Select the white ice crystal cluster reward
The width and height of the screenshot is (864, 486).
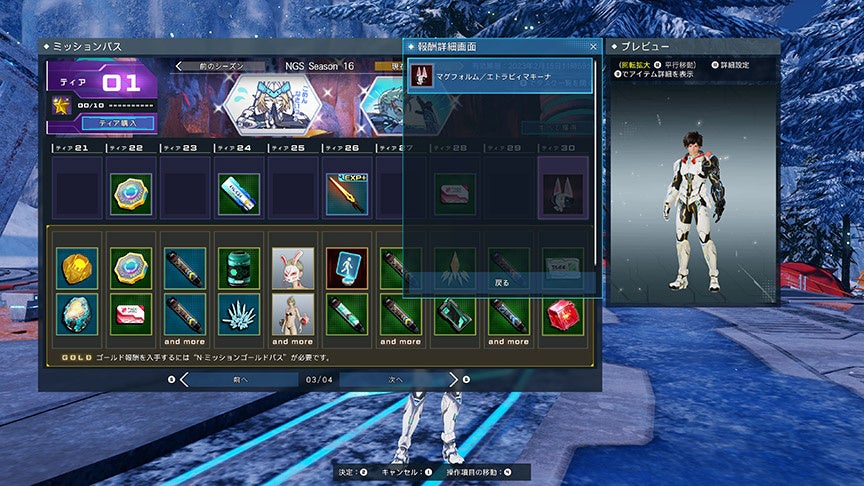pos(239,314)
